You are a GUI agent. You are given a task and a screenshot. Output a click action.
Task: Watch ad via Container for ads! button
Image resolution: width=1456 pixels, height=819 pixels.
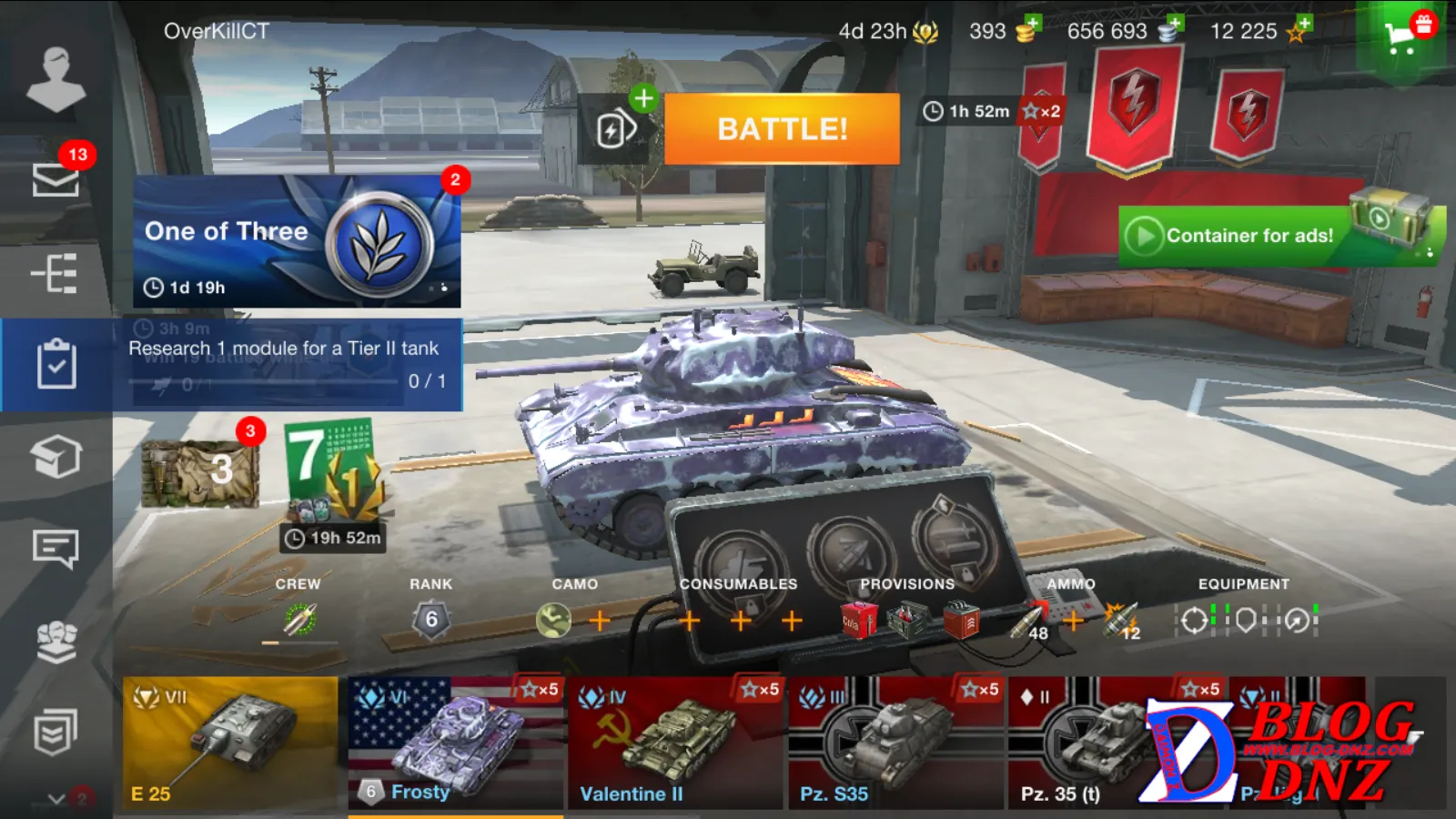[x=1249, y=236]
